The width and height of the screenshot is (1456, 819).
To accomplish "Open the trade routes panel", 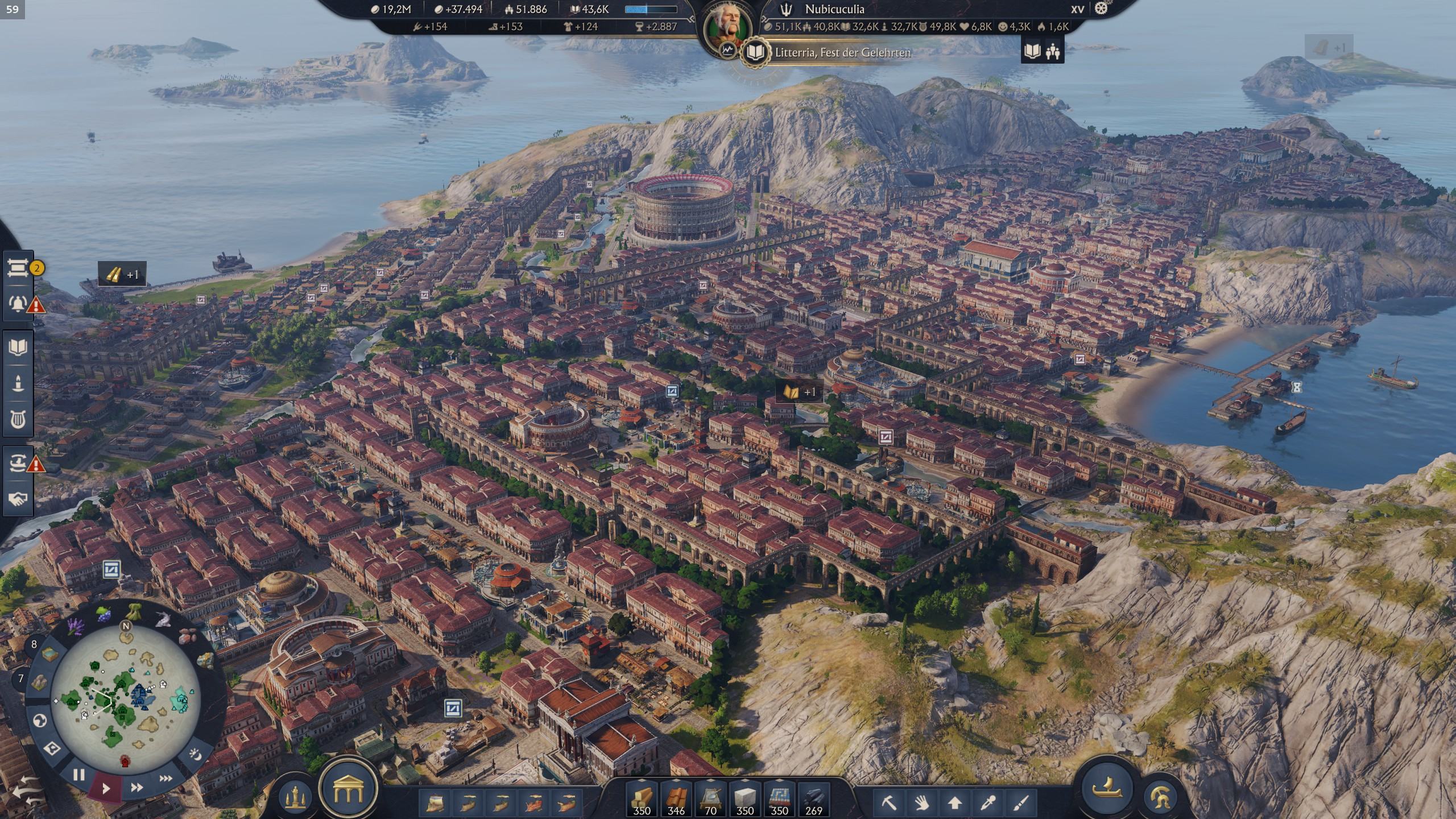I will point(18,464).
